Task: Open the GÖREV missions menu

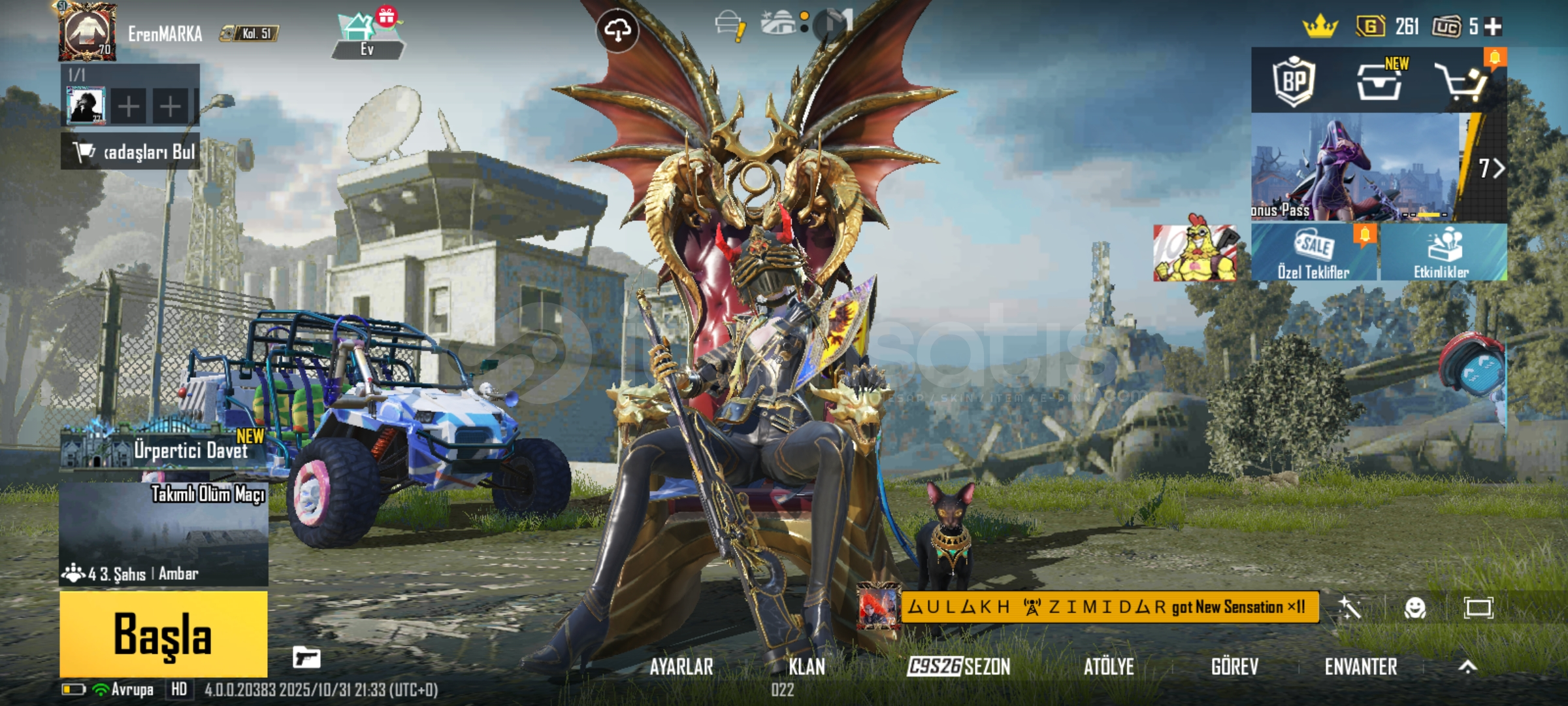Action: click(x=1234, y=667)
